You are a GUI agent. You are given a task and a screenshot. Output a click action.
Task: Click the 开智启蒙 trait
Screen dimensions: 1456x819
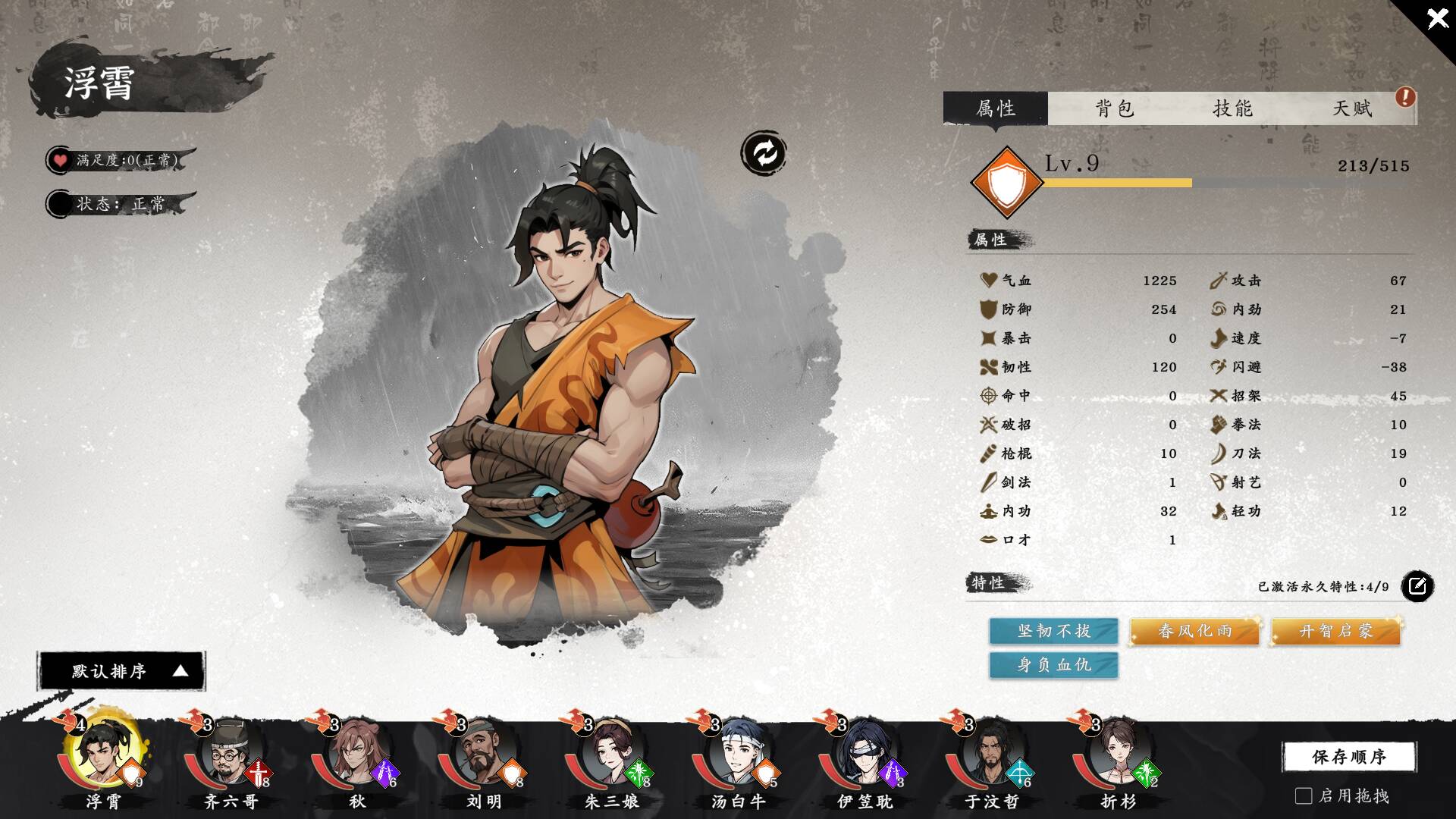pos(1335,631)
